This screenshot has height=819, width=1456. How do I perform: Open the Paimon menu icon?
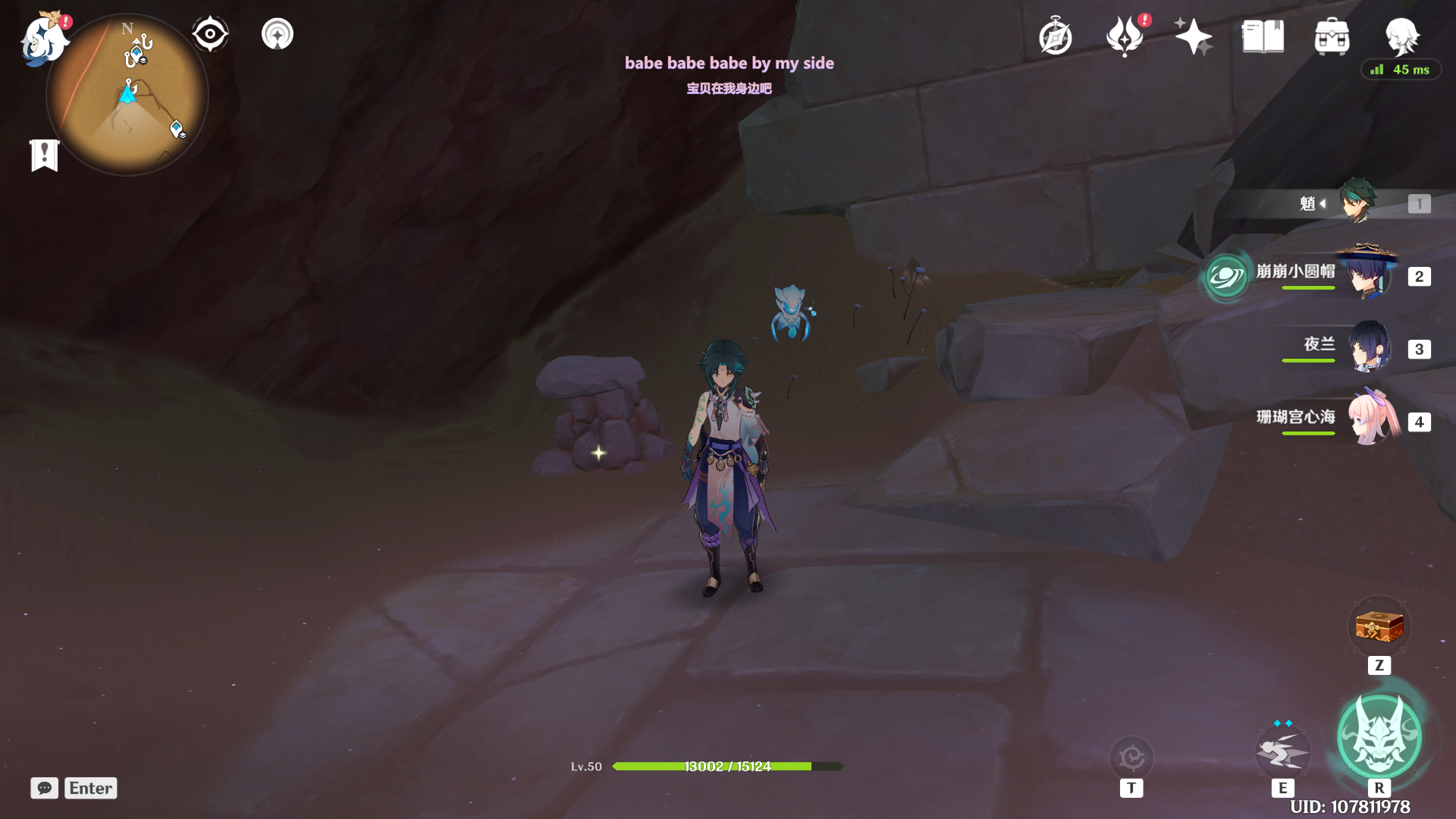(x=42, y=38)
